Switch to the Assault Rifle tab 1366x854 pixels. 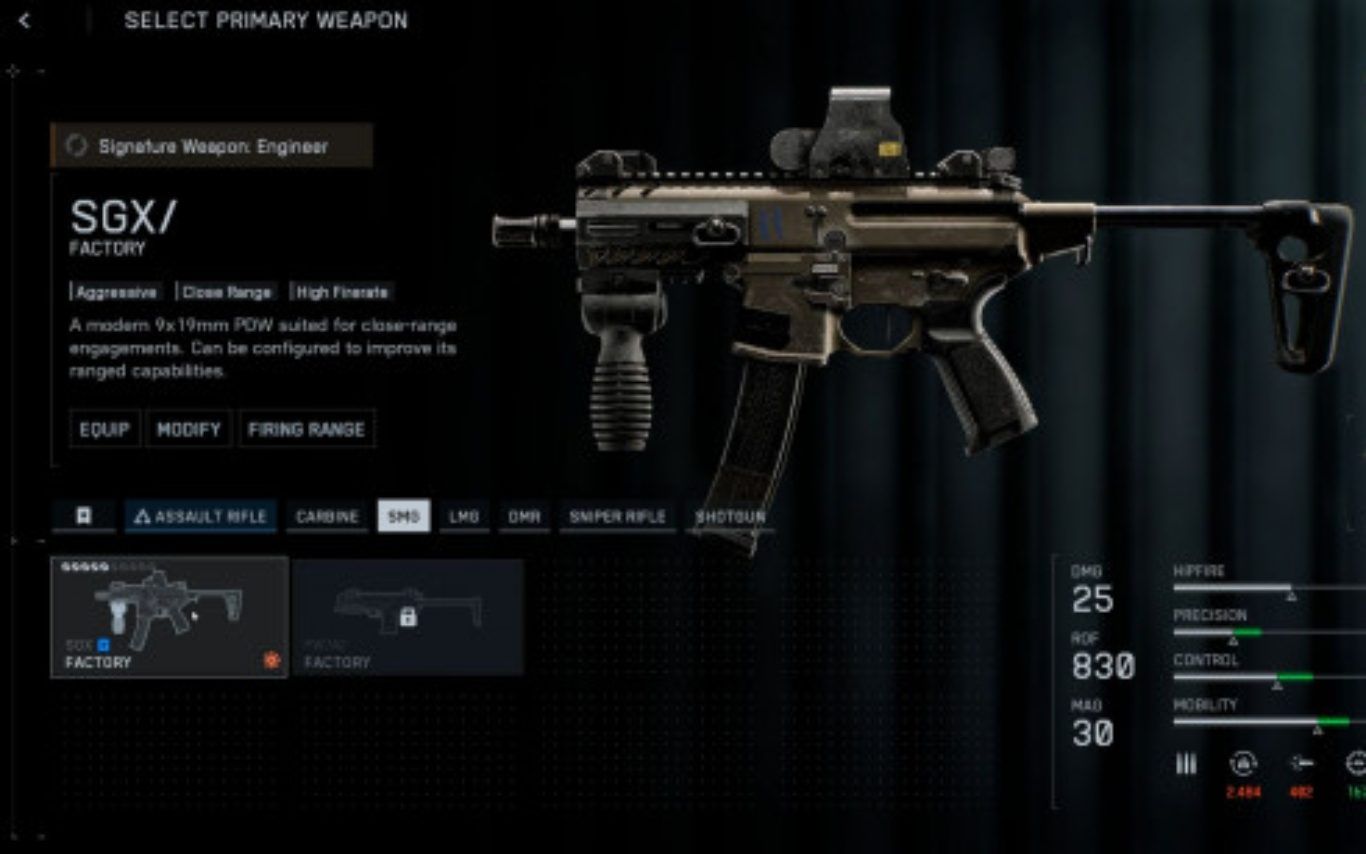(x=201, y=516)
